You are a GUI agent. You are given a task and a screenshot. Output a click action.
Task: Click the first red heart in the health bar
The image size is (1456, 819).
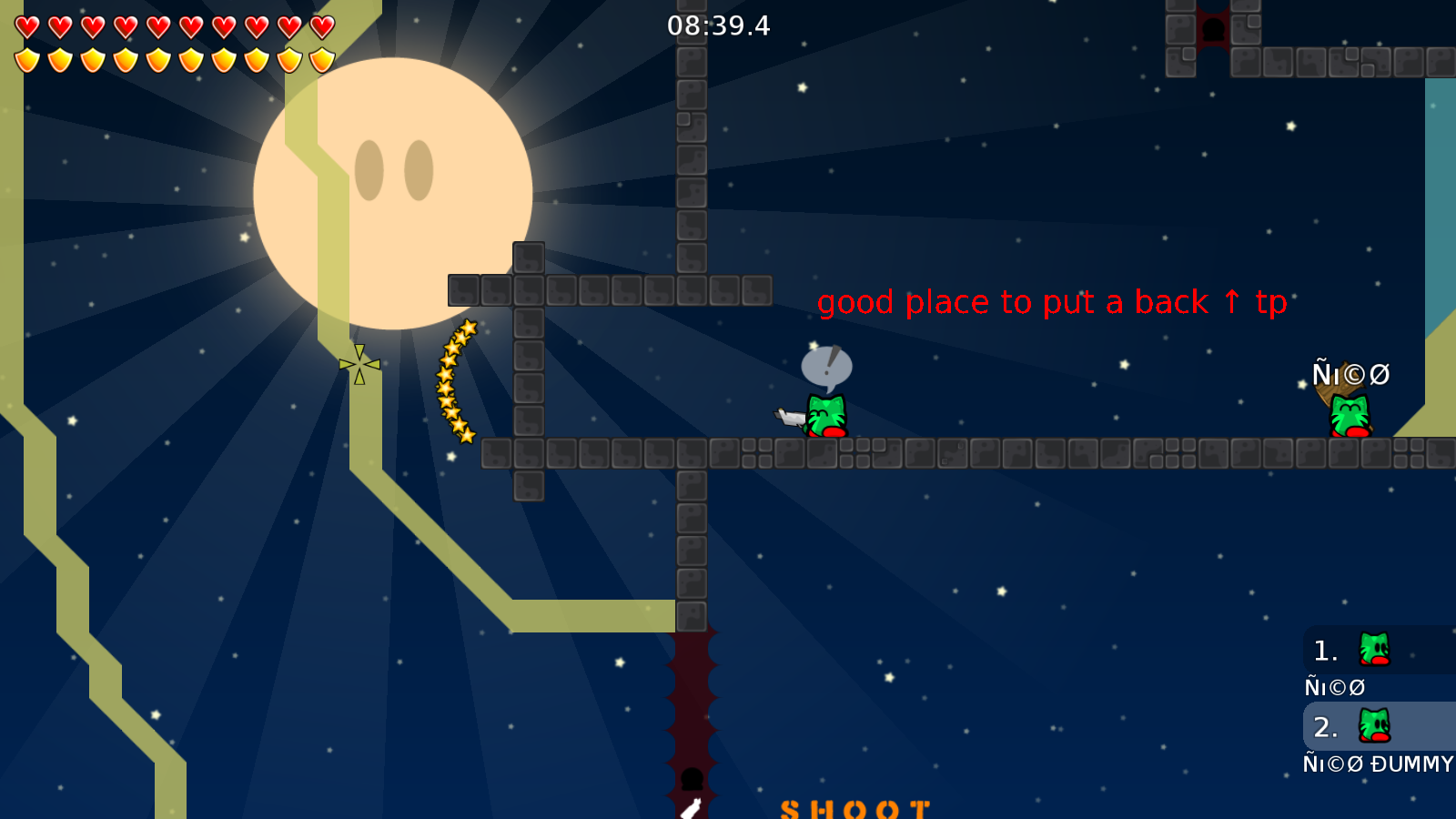tap(26, 25)
